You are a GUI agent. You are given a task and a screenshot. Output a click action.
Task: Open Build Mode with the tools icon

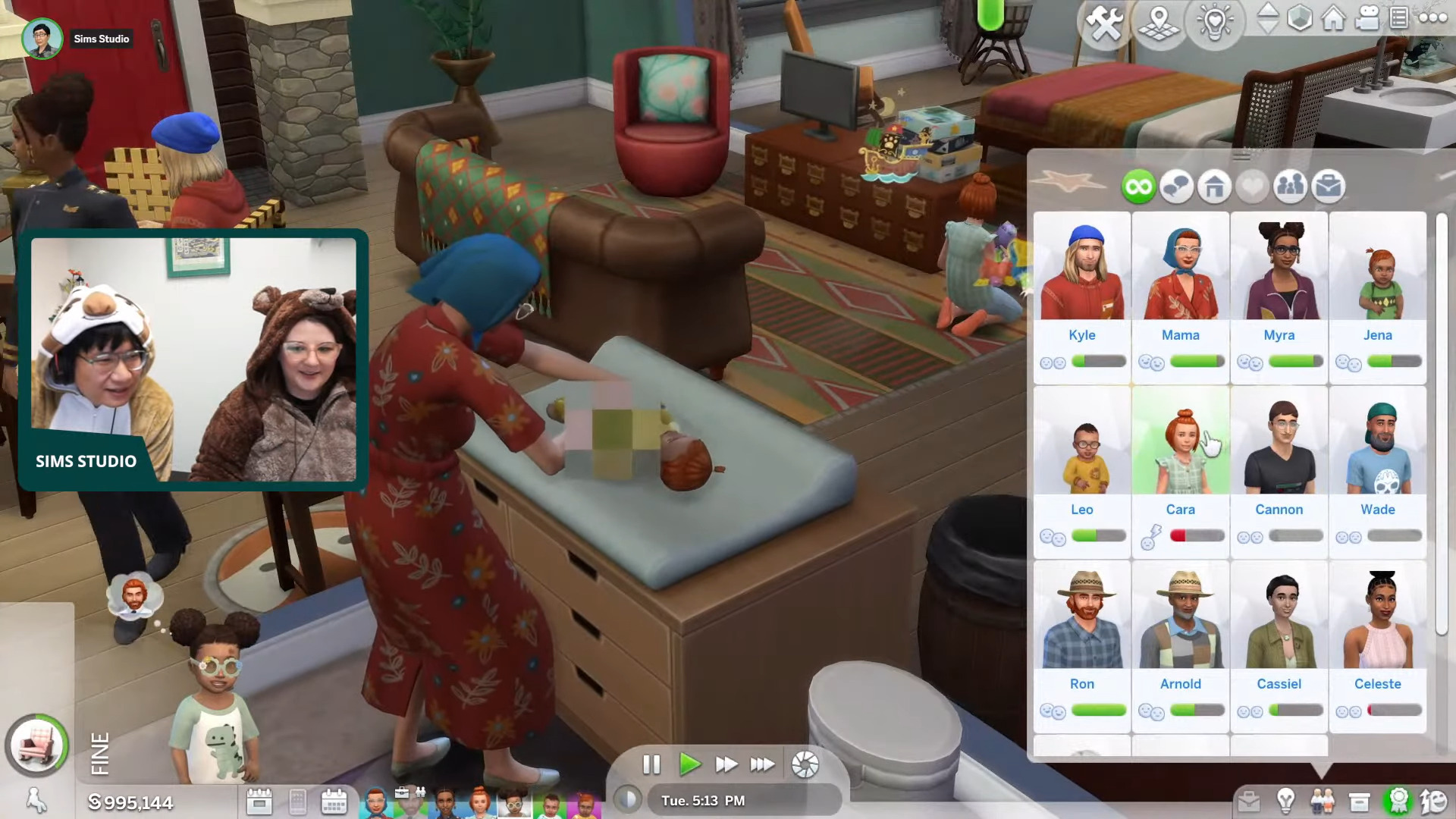coord(1104,23)
